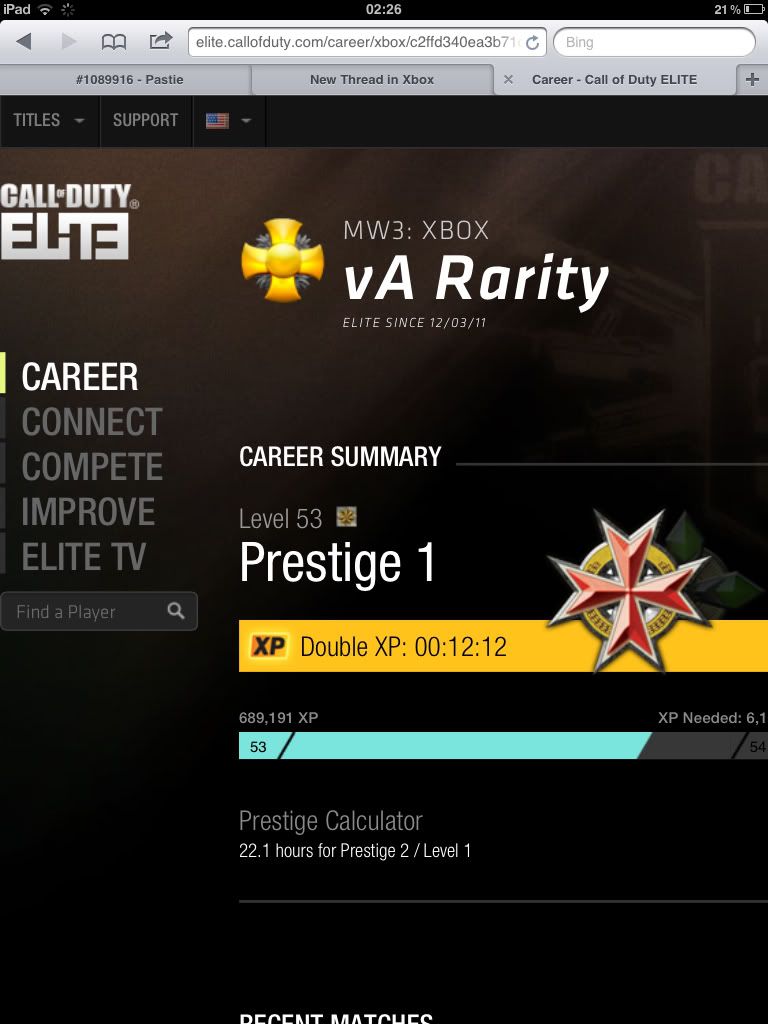Viewport: 768px width, 1024px height.
Task: Open the IMPROVE section
Action: [x=88, y=512]
